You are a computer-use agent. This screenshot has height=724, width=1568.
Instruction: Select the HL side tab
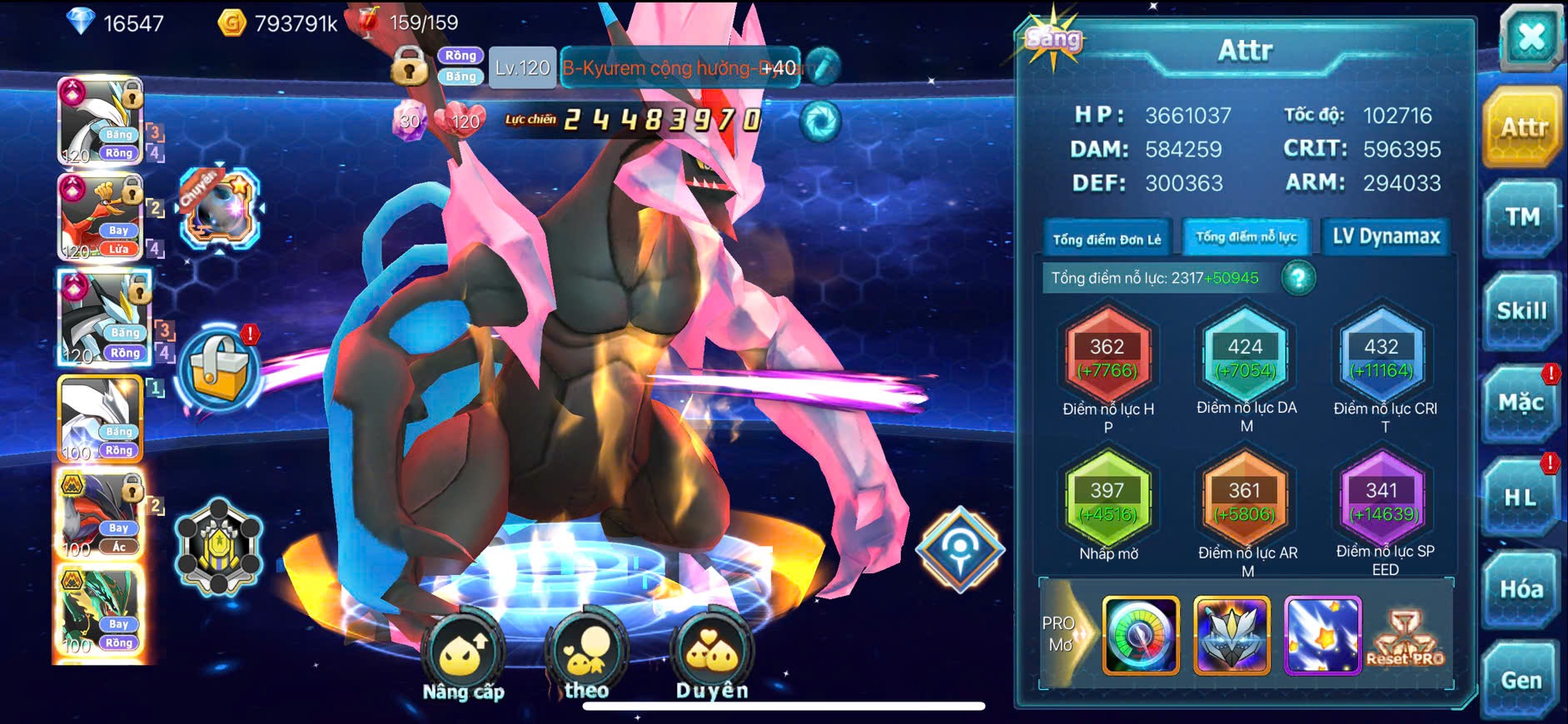coord(1520,498)
